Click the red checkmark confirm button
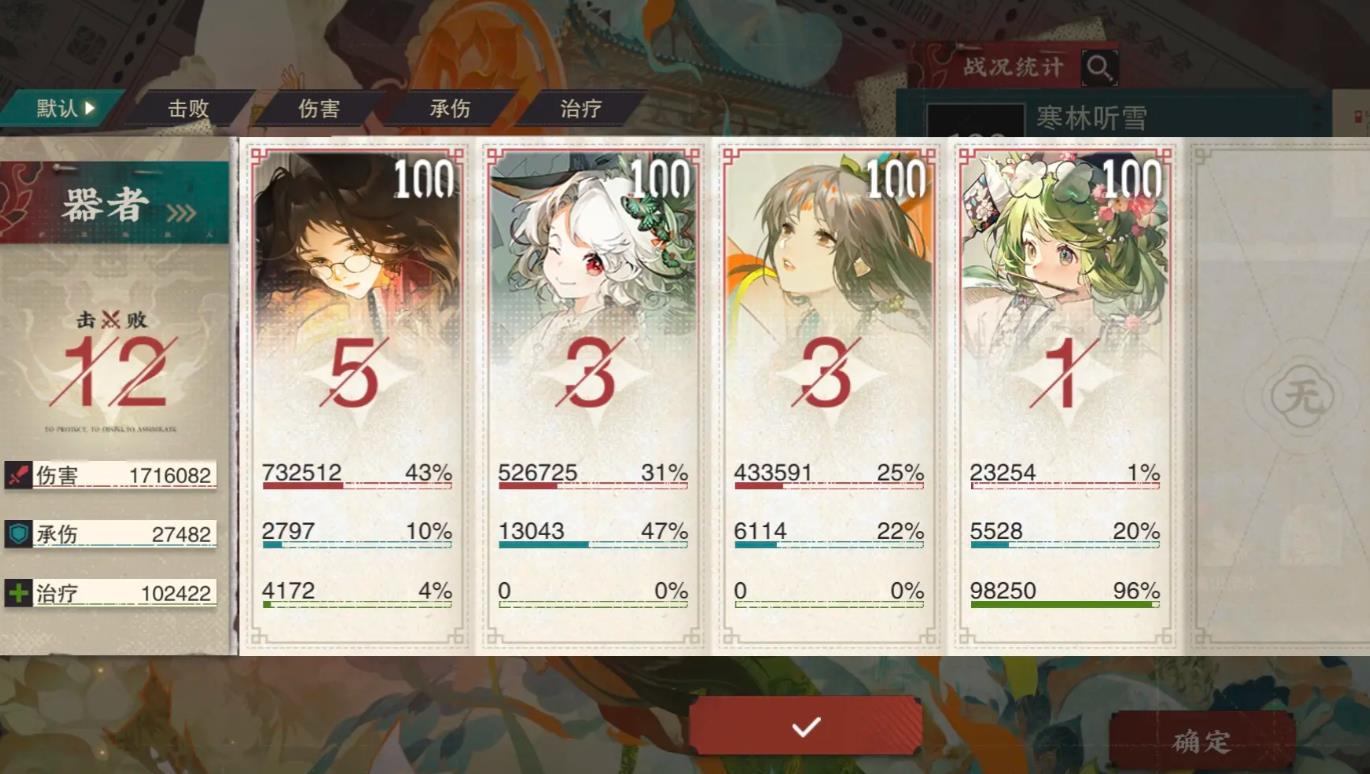 pyautogui.click(x=806, y=726)
